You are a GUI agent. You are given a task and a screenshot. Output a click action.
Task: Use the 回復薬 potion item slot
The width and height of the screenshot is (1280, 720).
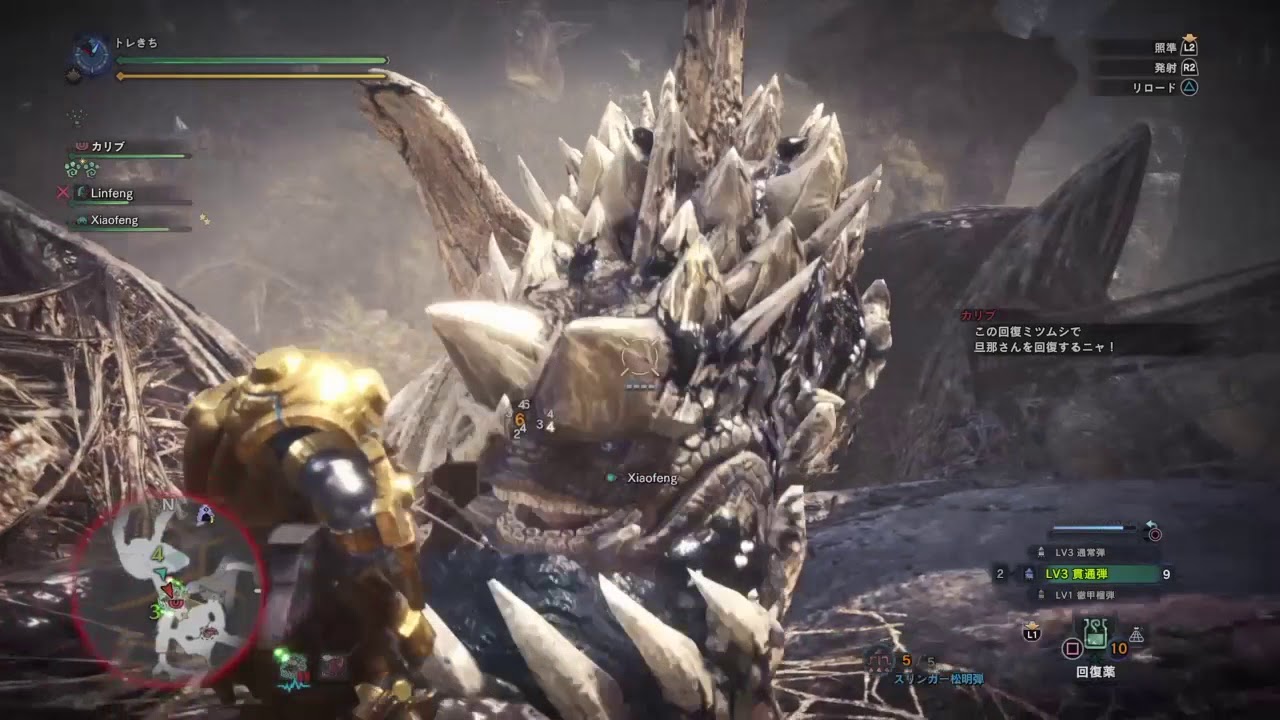click(x=1095, y=635)
